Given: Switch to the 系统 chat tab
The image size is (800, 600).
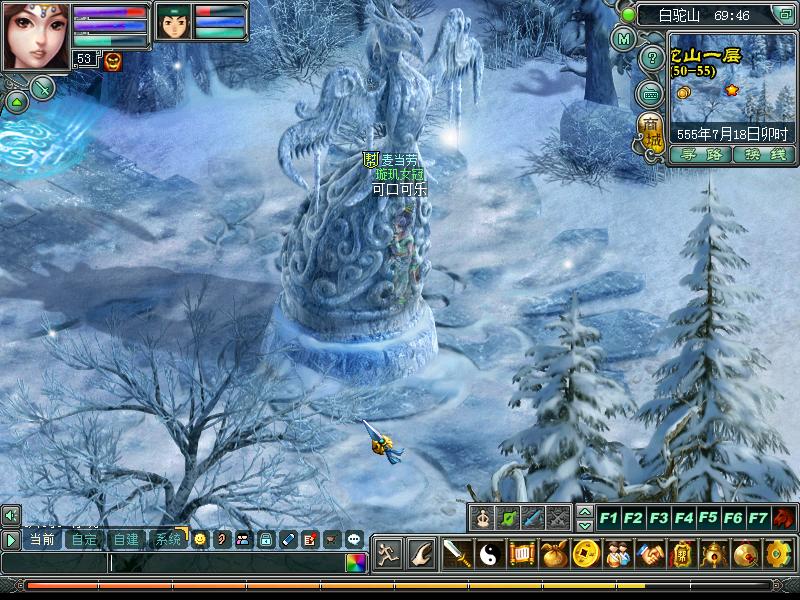Looking at the screenshot, I should [x=167, y=539].
